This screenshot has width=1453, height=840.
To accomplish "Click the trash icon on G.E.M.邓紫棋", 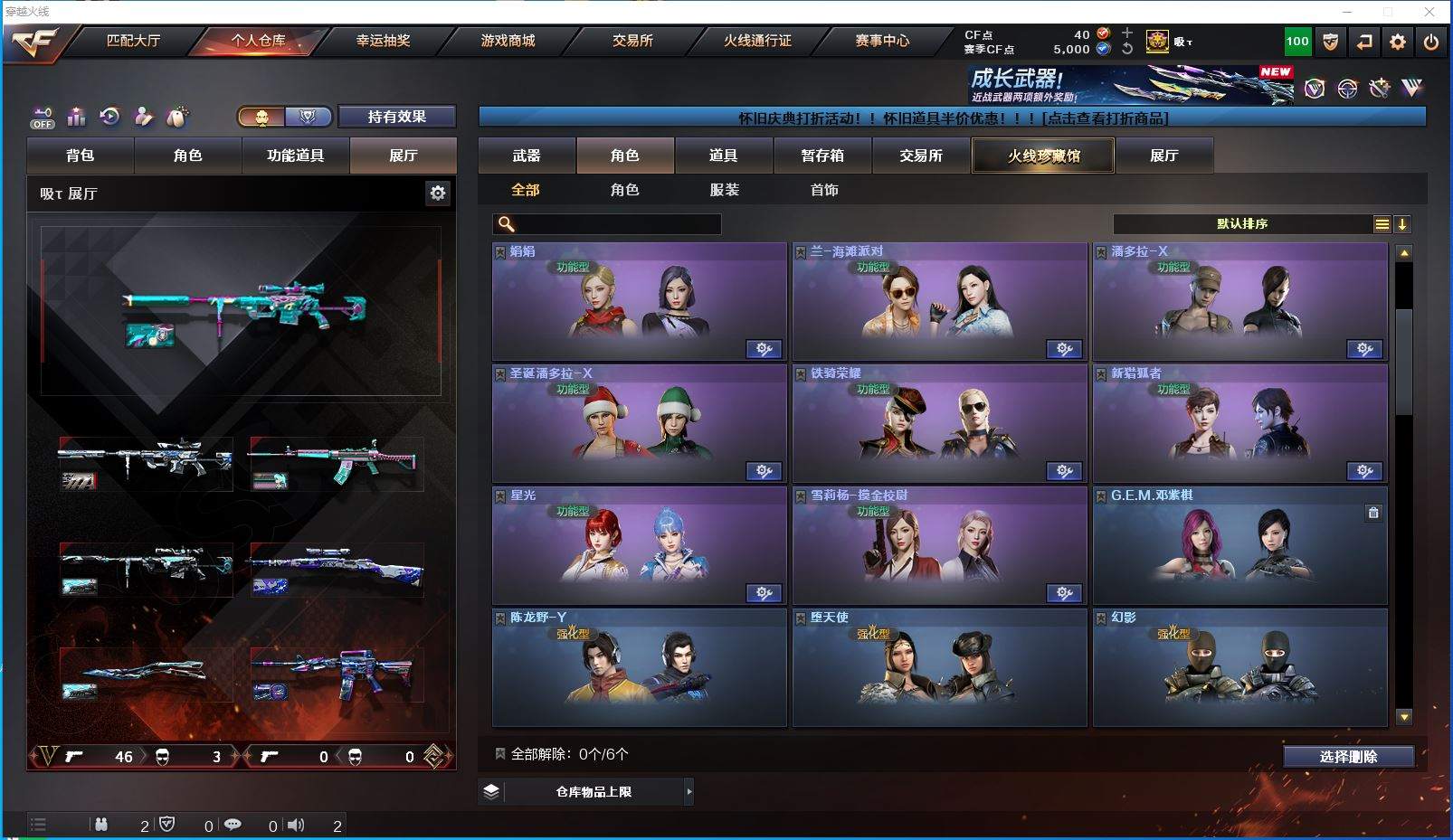I will [x=1373, y=513].
